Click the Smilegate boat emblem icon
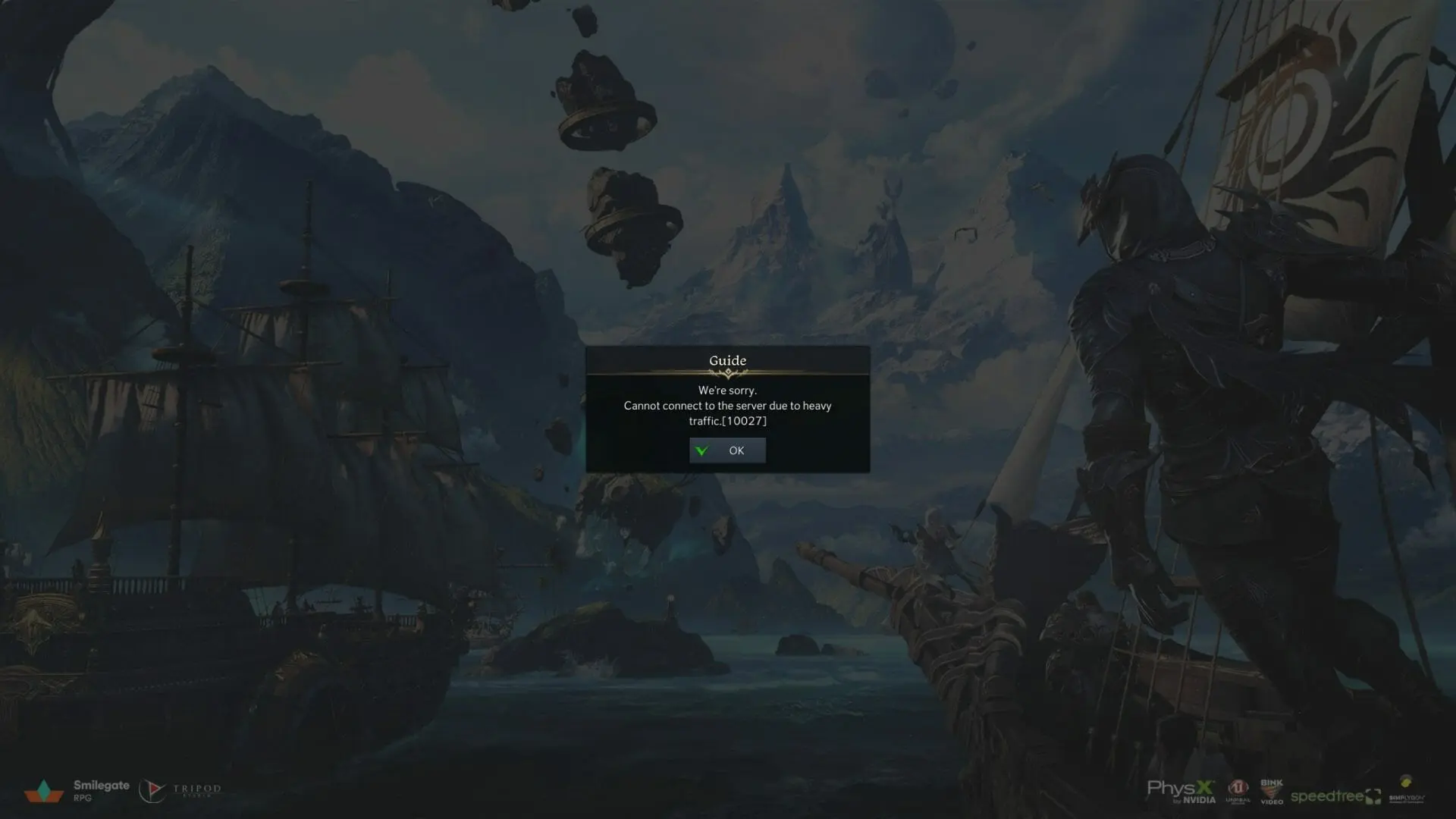The image size is (1456, 819). point(44,789)
